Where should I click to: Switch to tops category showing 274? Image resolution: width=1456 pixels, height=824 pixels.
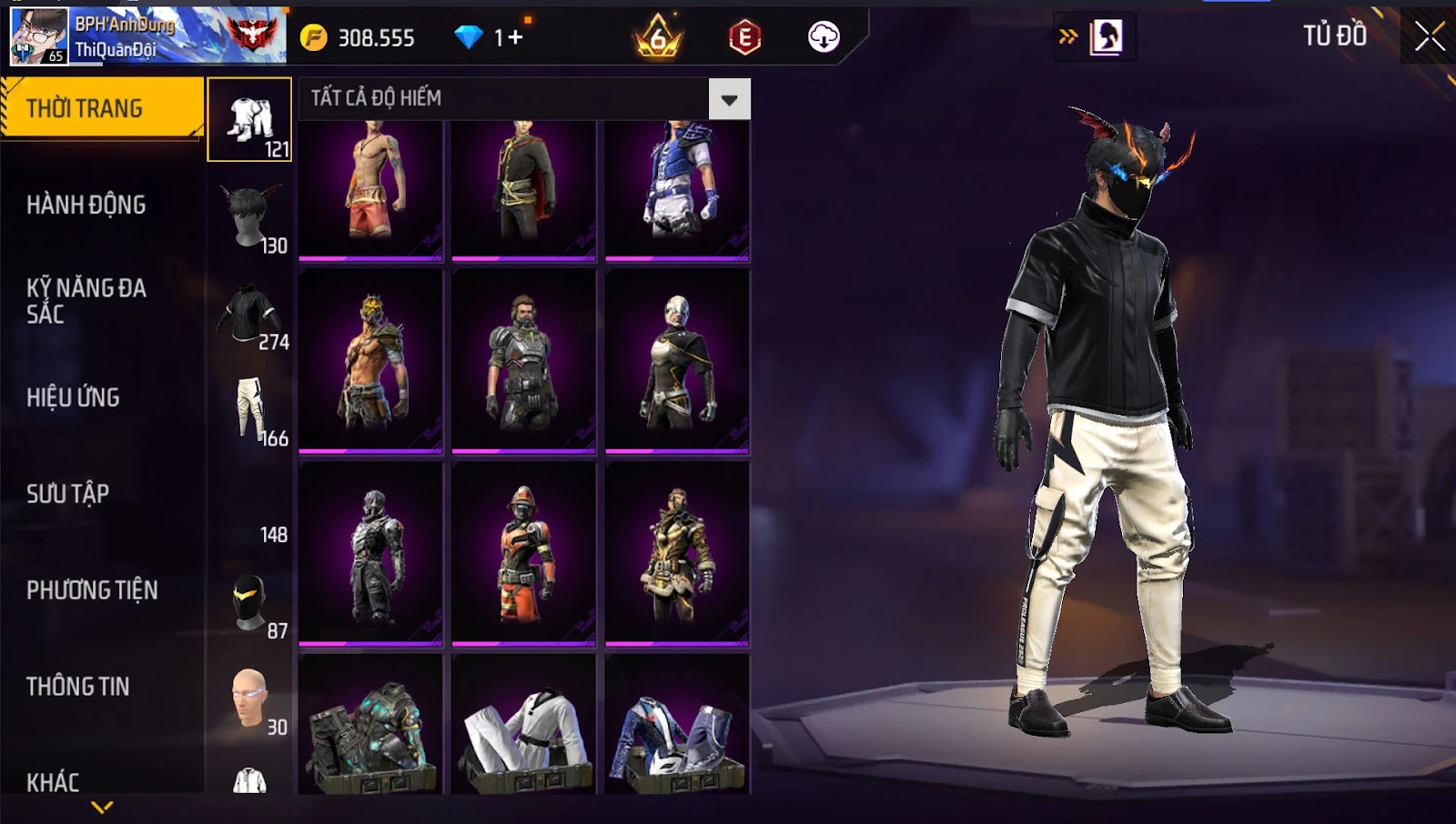[250, 314]
